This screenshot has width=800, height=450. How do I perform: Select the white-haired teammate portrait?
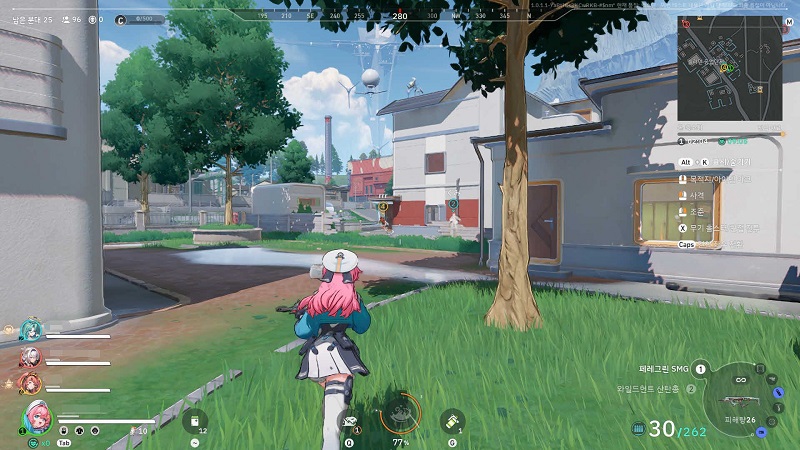click(31, 356)
